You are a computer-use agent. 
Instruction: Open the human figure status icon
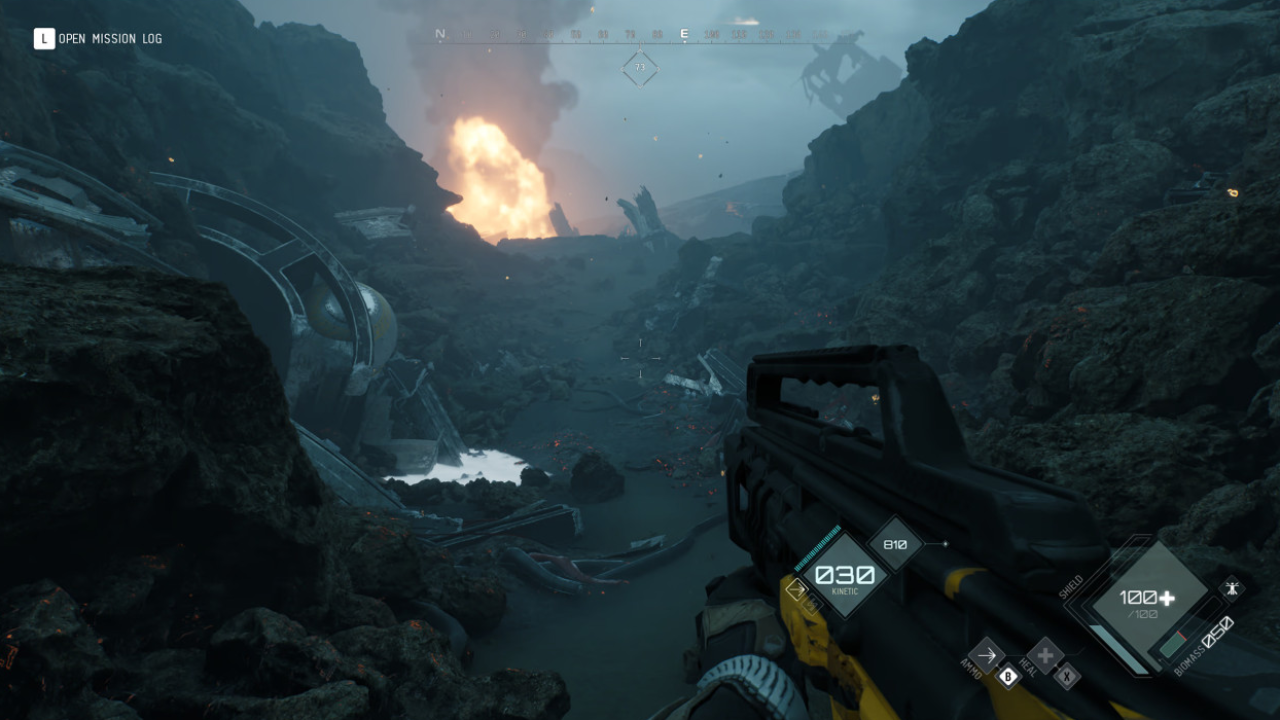click(x=1232, y=587)
